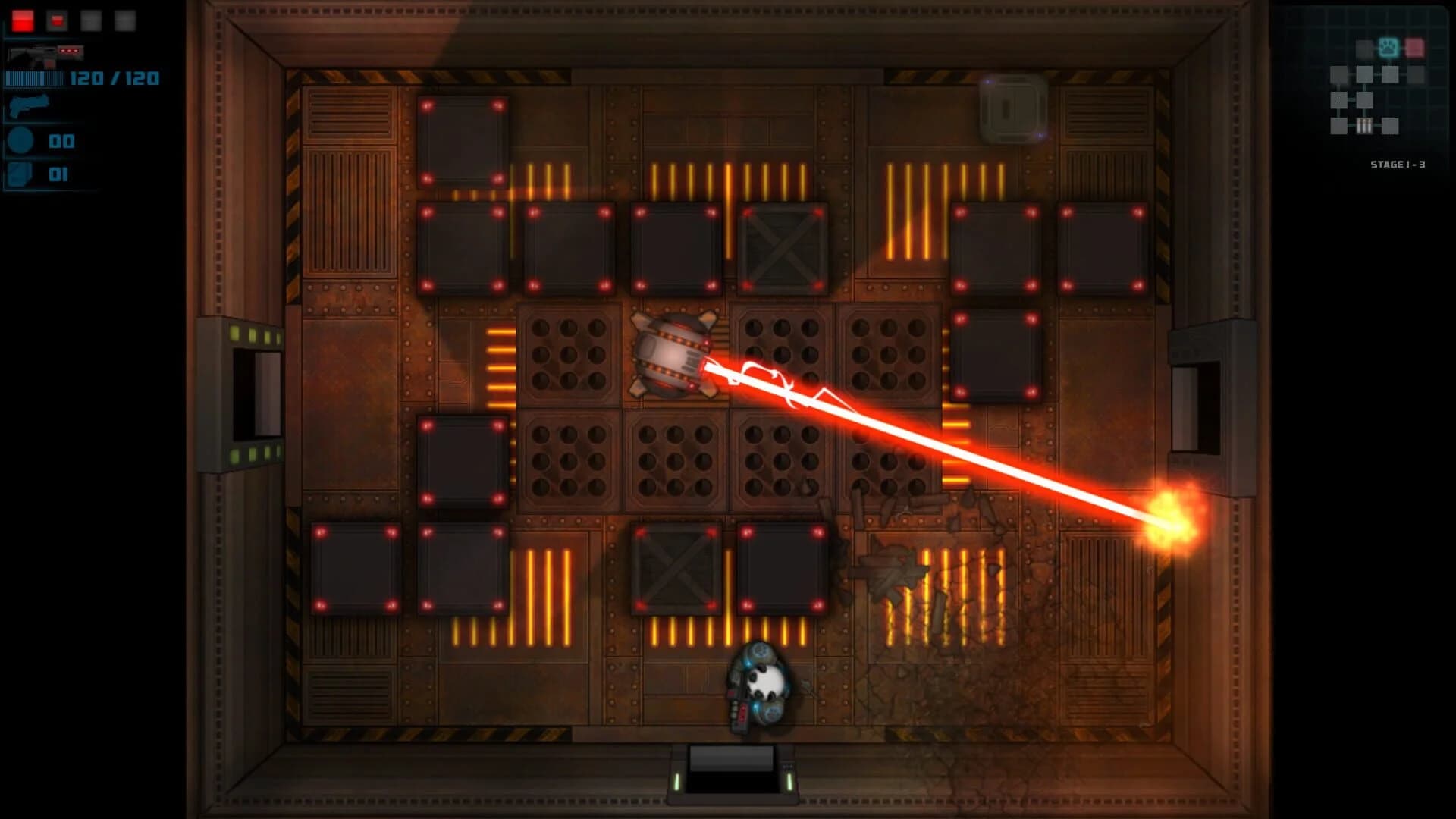Click the round grenade icon showing 00
1456x819 pixels.
coord(20,140)
